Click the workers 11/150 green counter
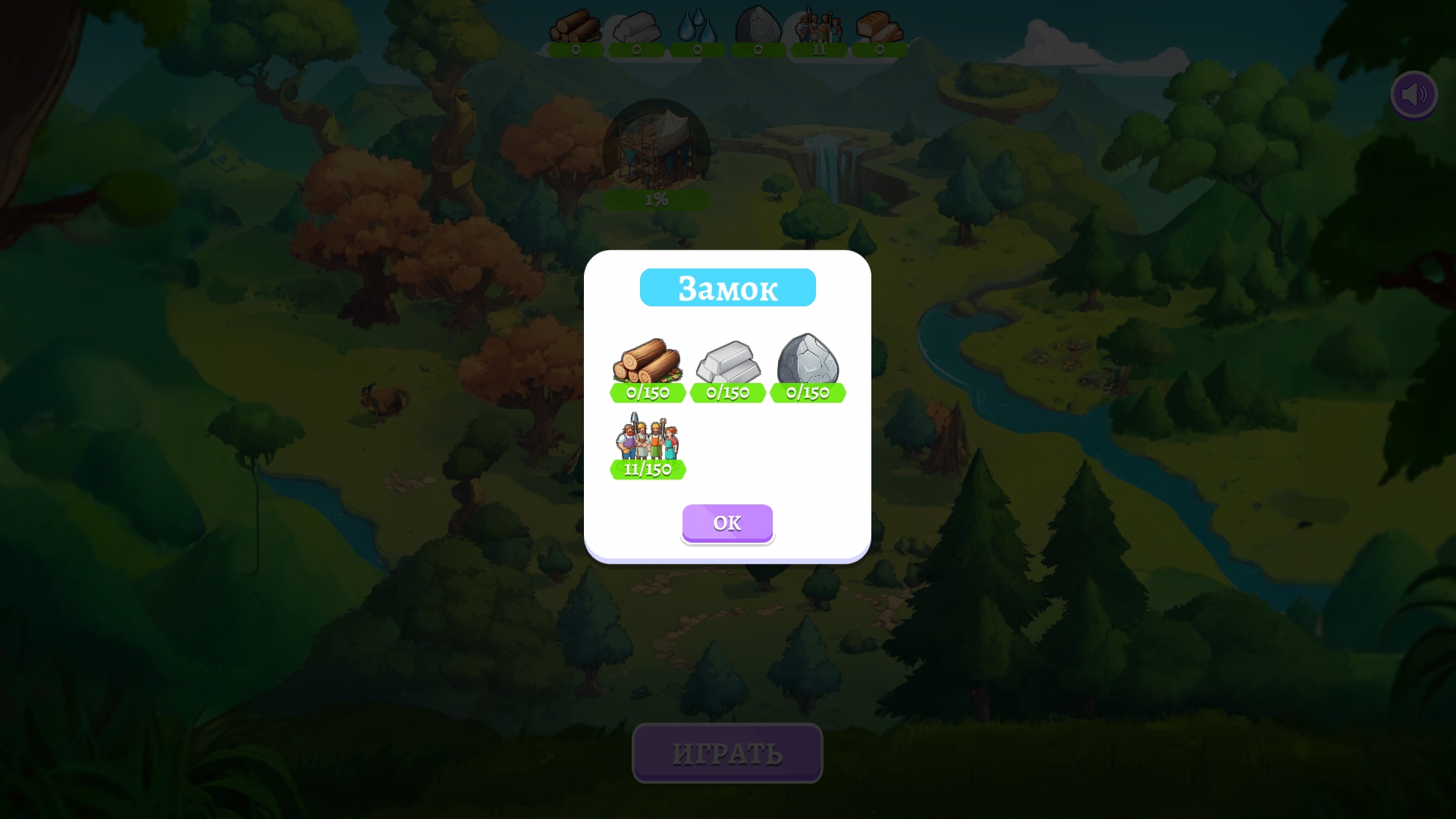Screen dimensions: 1456x819 click(648, 469)
